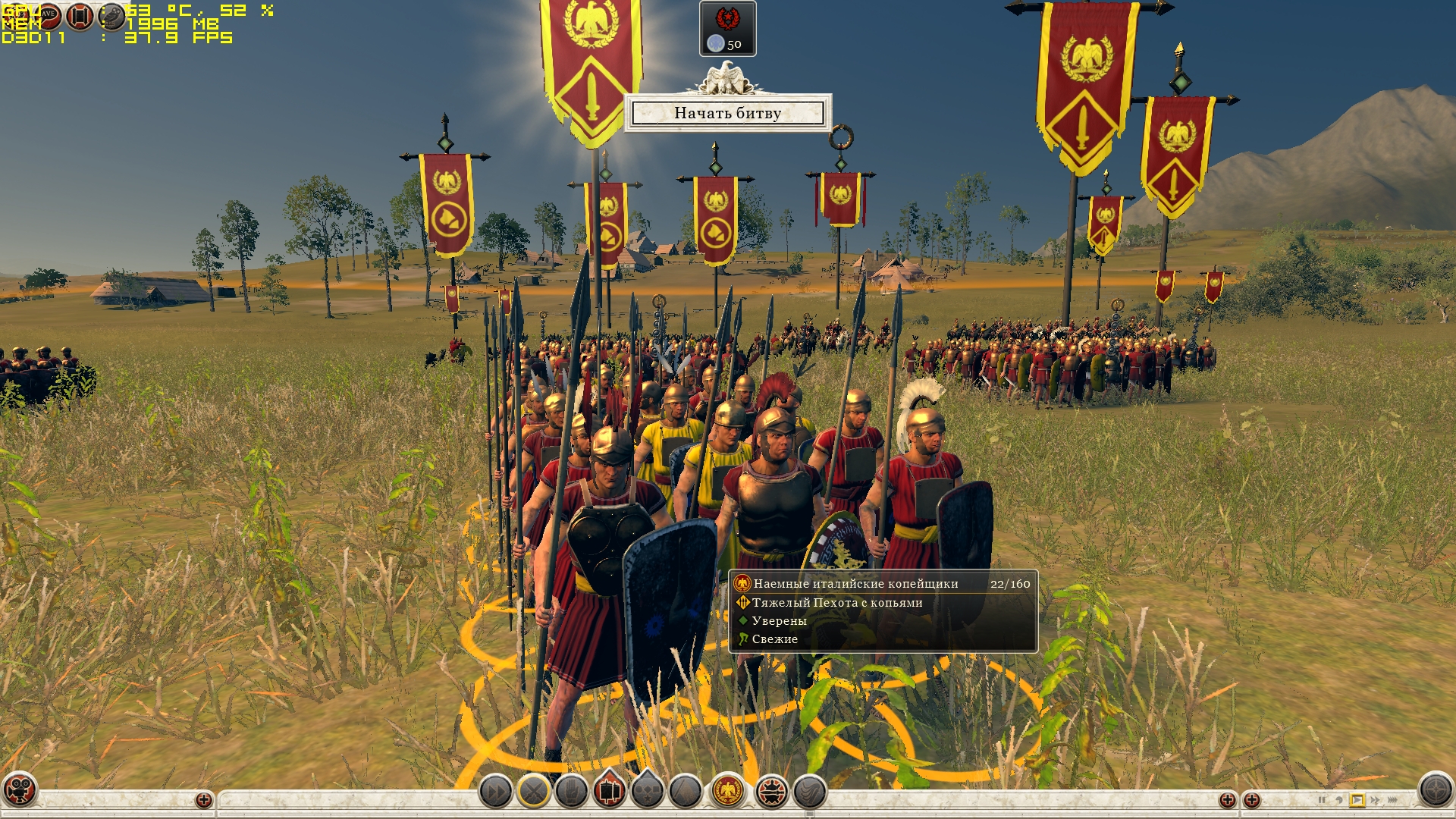Set double fast-forward battle speed
The image size is (1456, 819).
point(1375,800)
